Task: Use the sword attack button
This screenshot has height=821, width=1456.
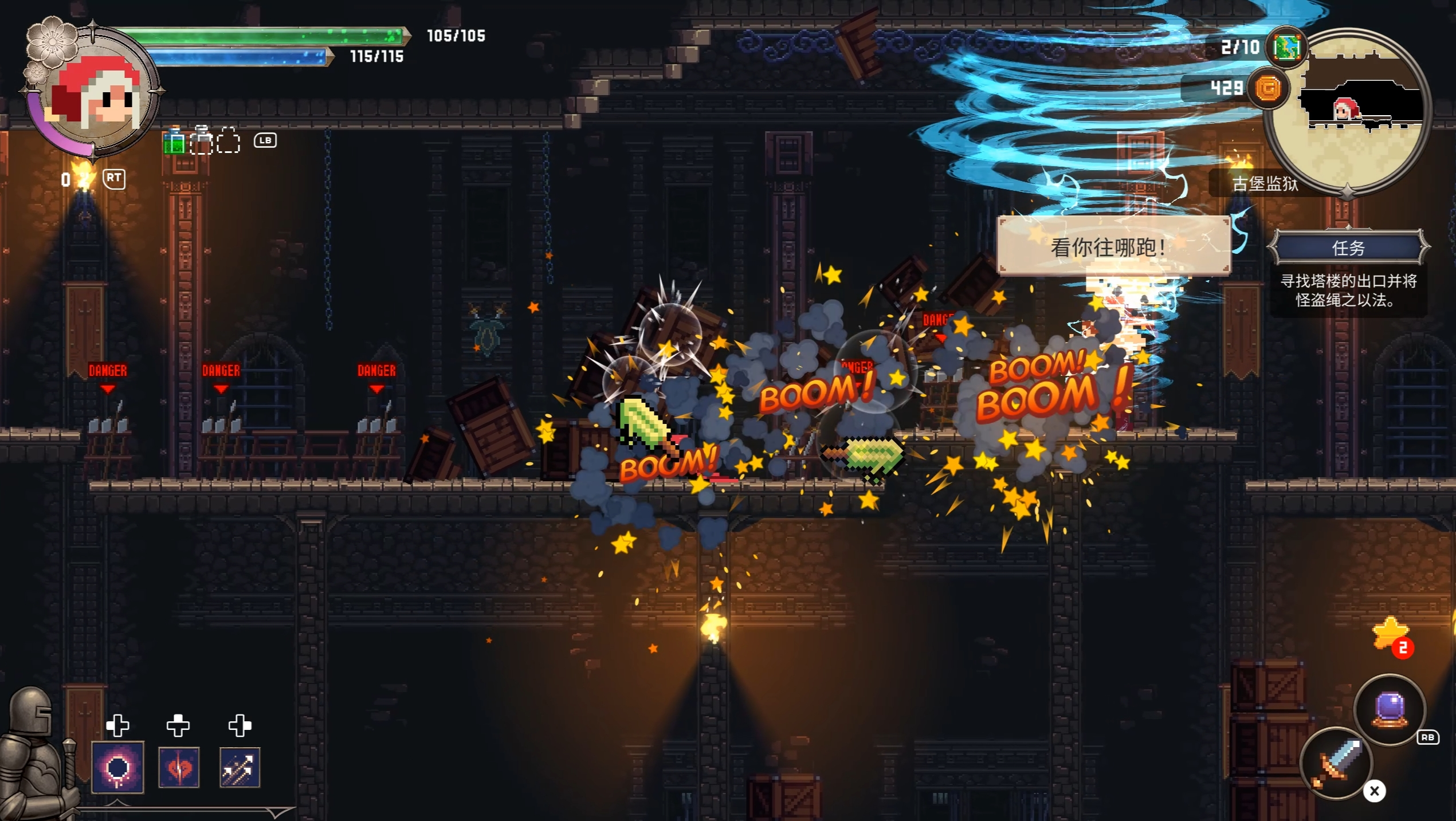Action: [1336, 763]
